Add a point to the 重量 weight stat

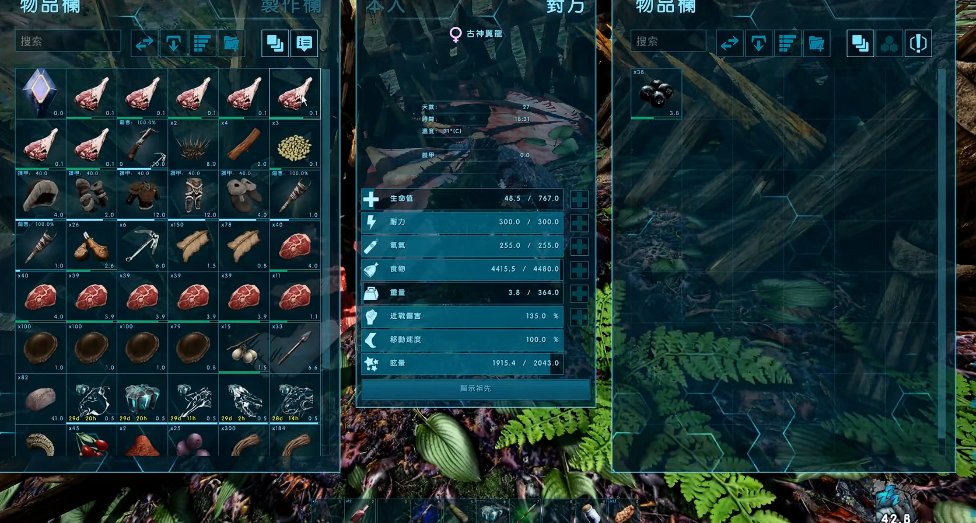(579, 293)
